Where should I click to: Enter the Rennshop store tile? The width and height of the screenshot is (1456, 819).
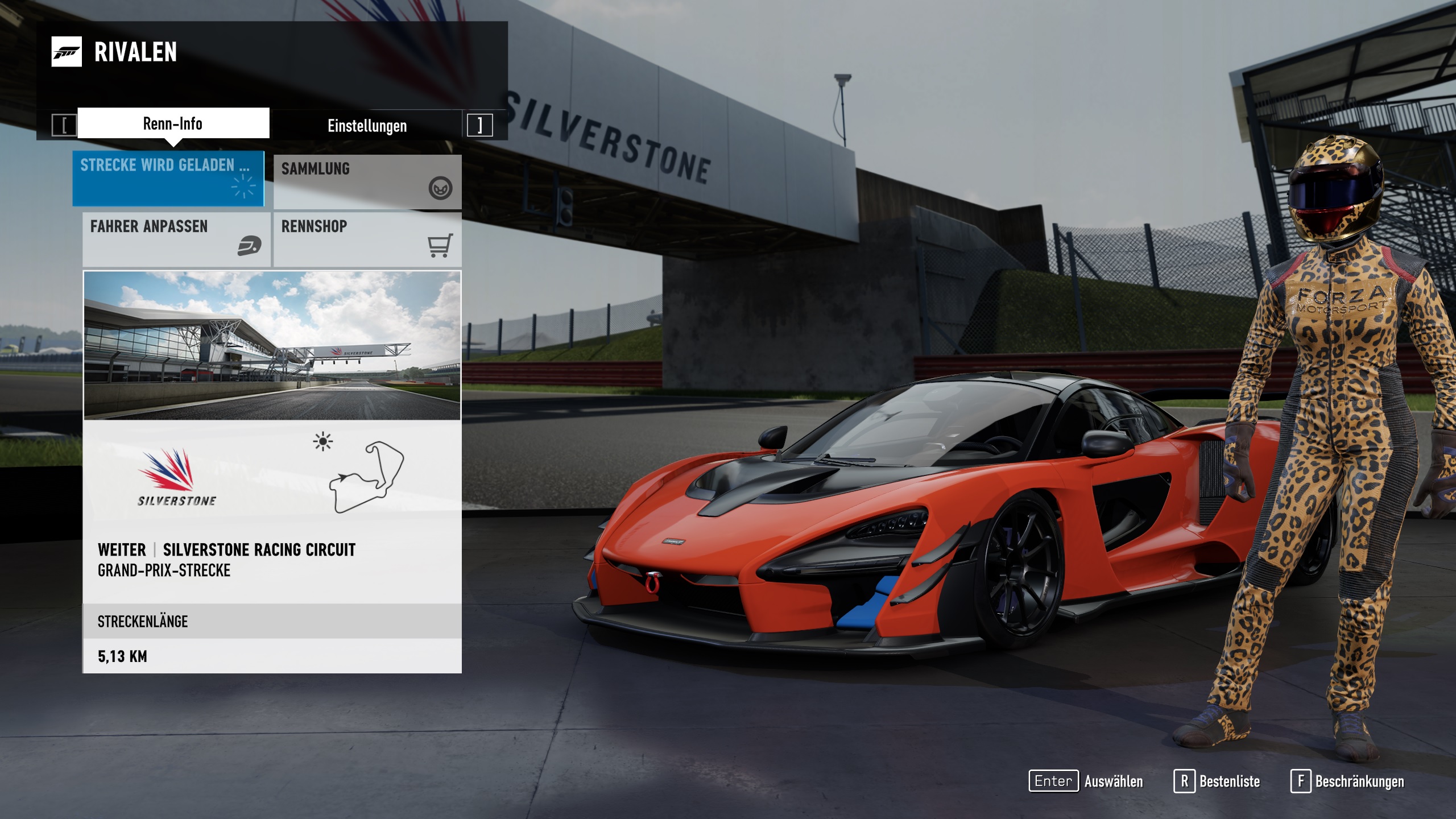(367, 239)
